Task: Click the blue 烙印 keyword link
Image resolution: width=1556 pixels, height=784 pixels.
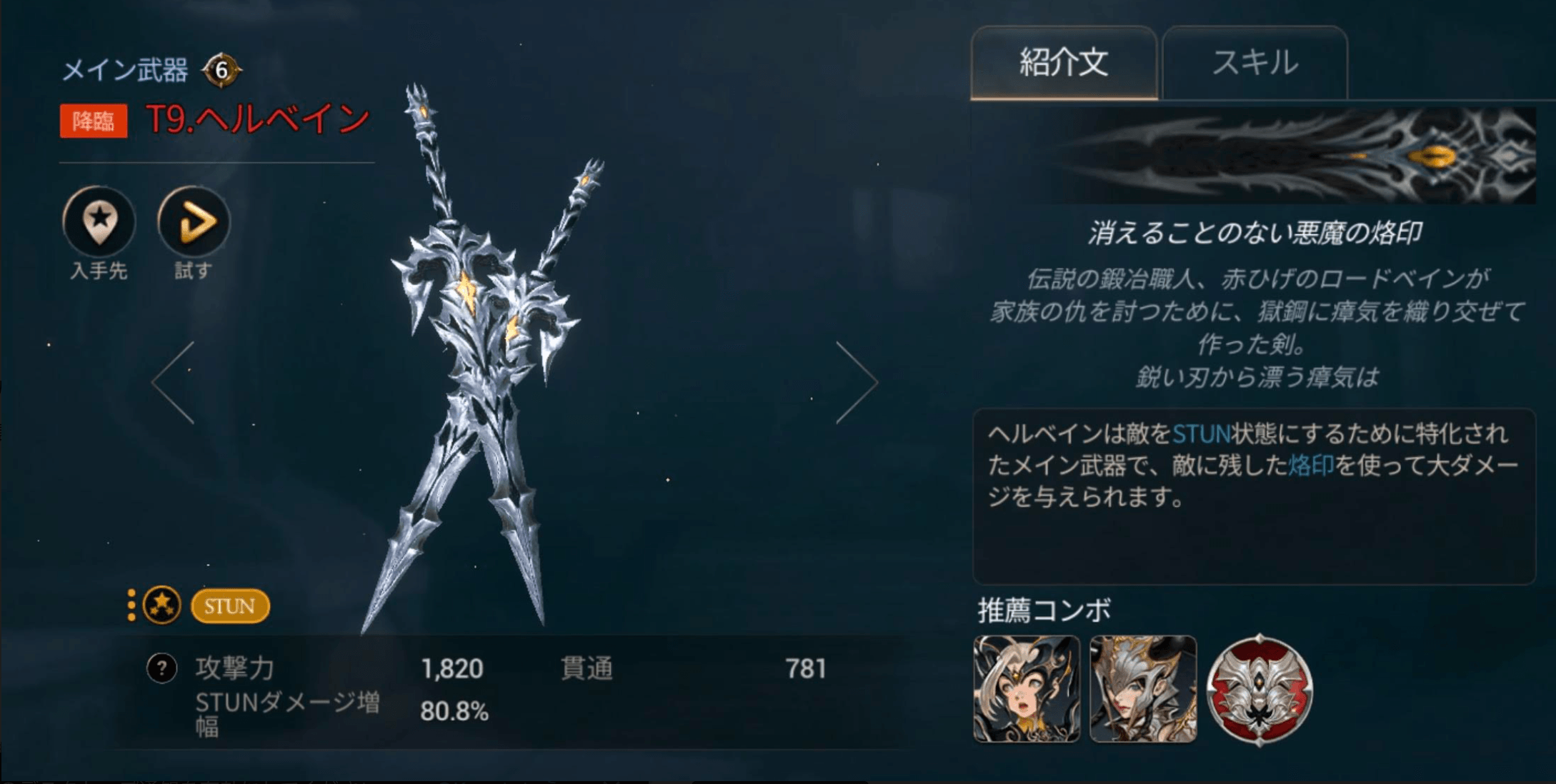Action: click(1311, 466)
